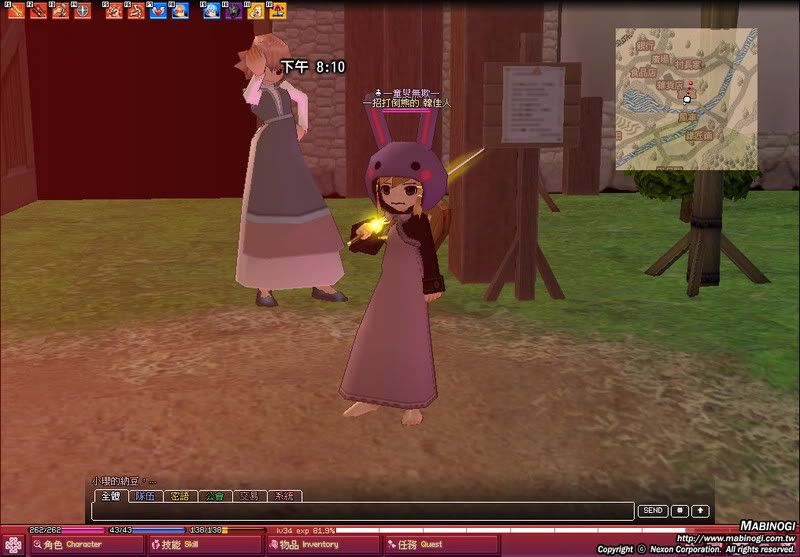800x557 pixels.
Task: Switch to the 交易 trade chat tab
Action: [x=249, y=496]
